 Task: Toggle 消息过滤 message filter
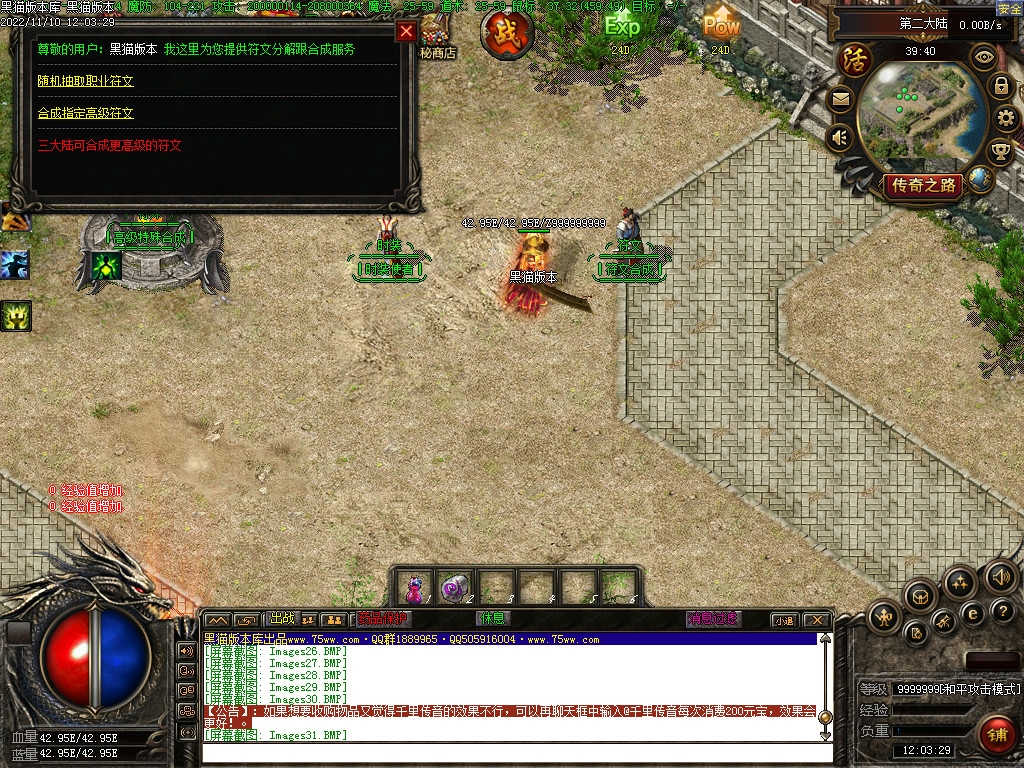tap(714, 619)
